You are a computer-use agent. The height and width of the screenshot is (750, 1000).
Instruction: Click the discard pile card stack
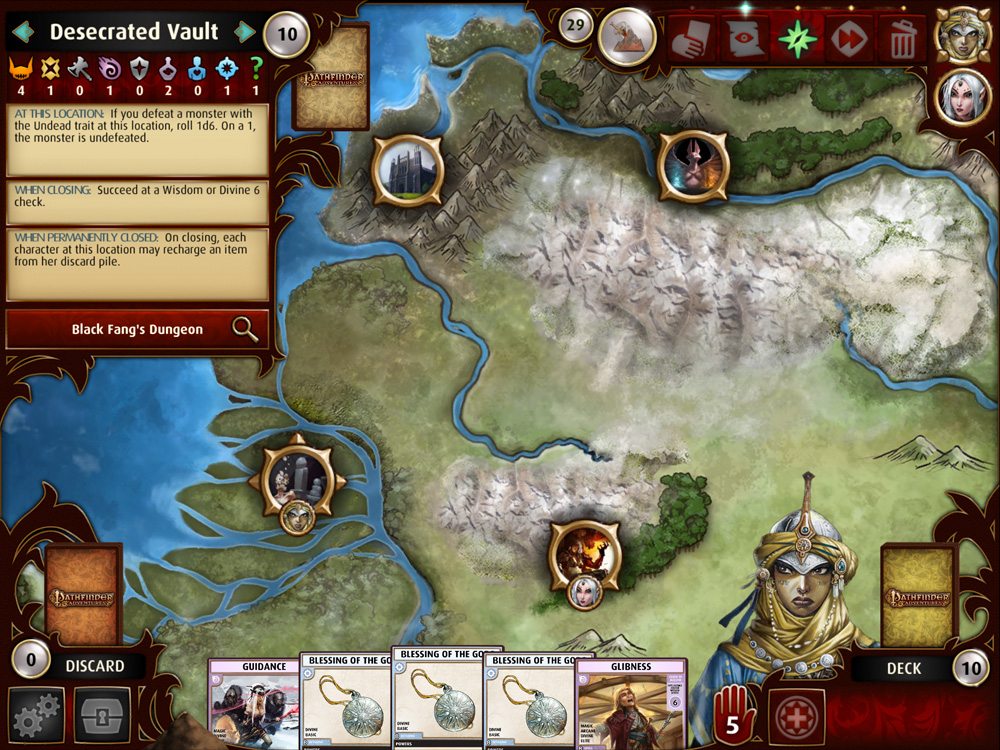point(84,594)
